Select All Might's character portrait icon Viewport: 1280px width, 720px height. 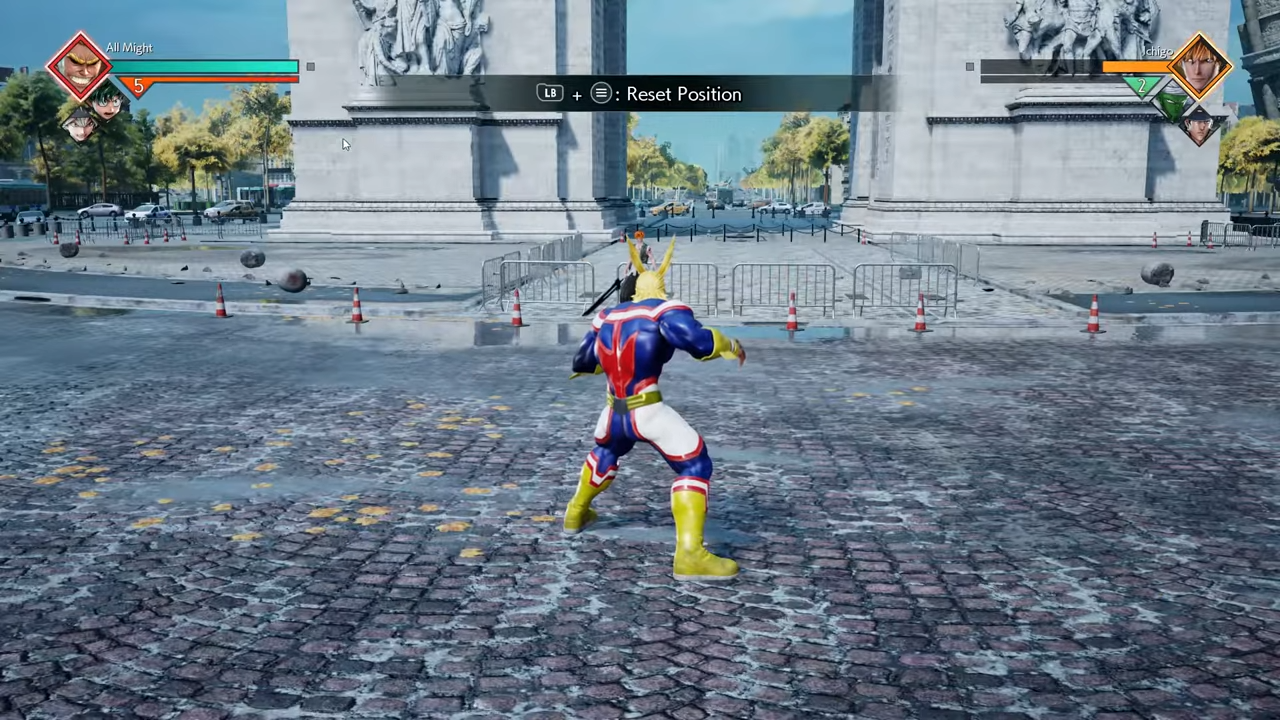(x=80, y=66)
